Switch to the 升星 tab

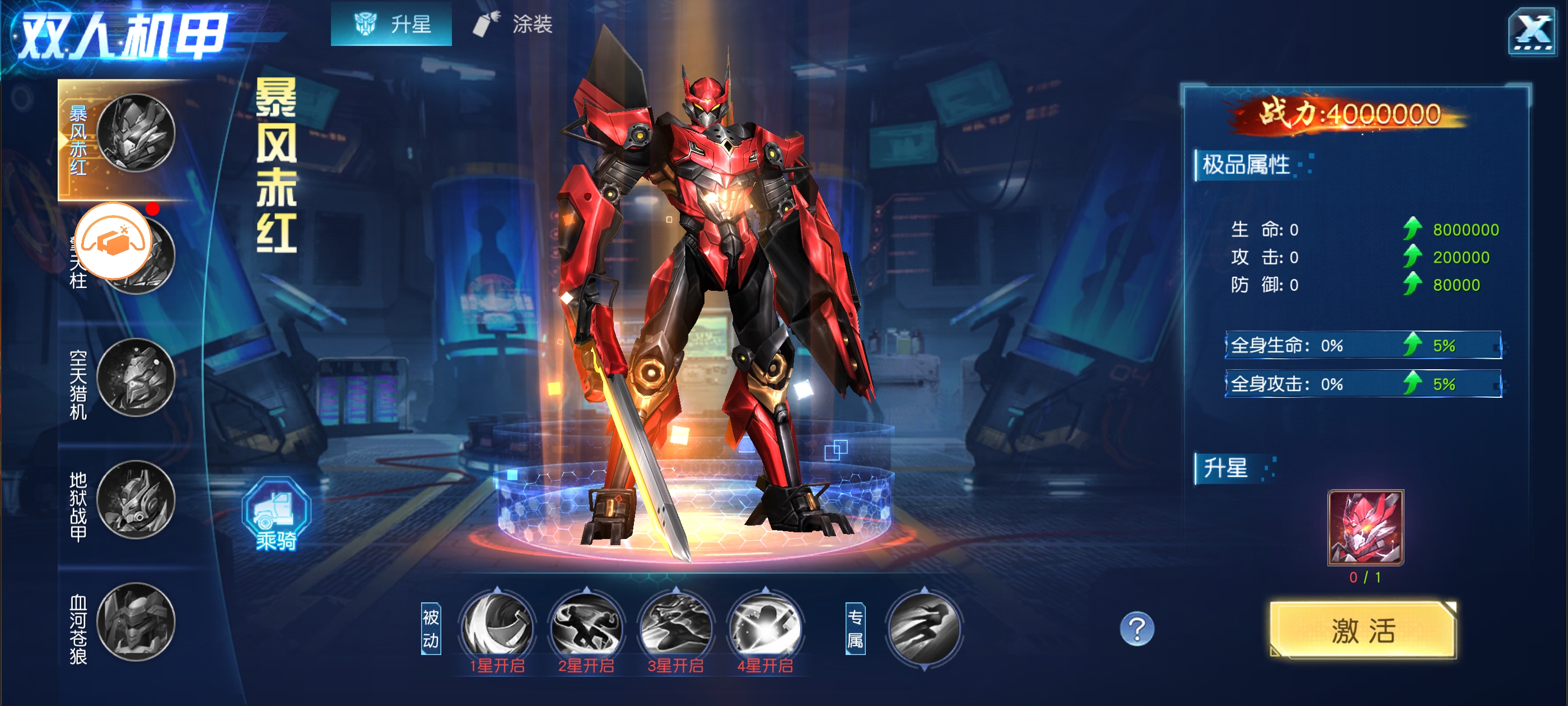coord(391,24)
